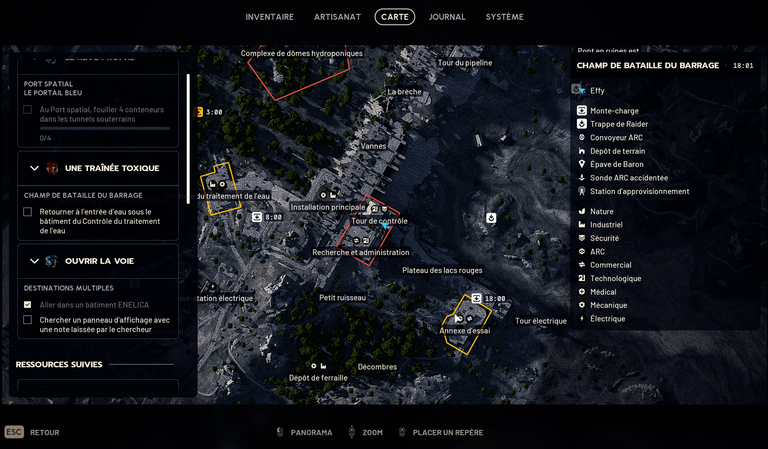Select the Convoyeur ARC legend entry
This screenshot has width=768, height=449.
point(616,138)
